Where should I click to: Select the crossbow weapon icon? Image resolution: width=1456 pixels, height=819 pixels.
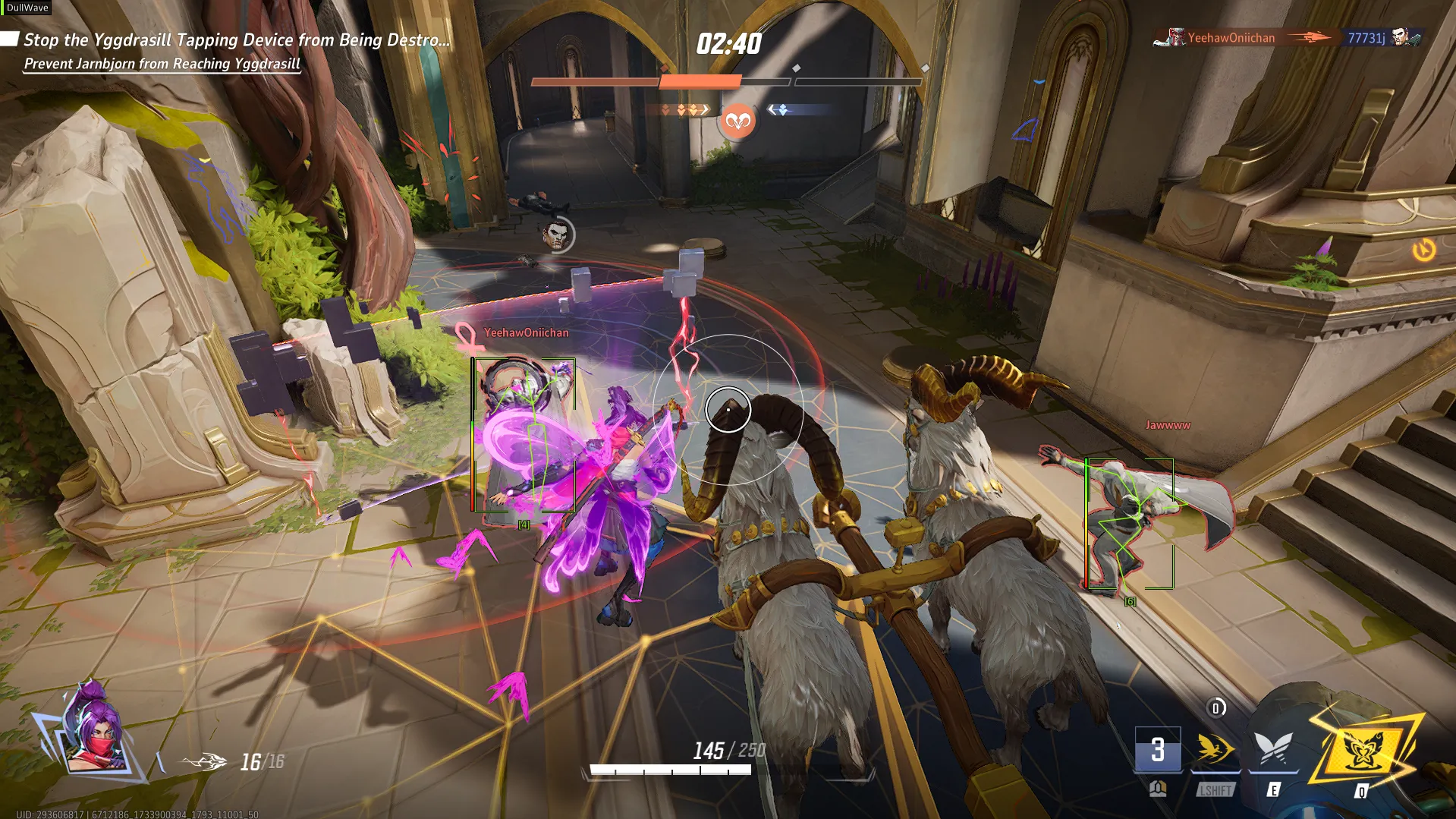click(203, 761)
